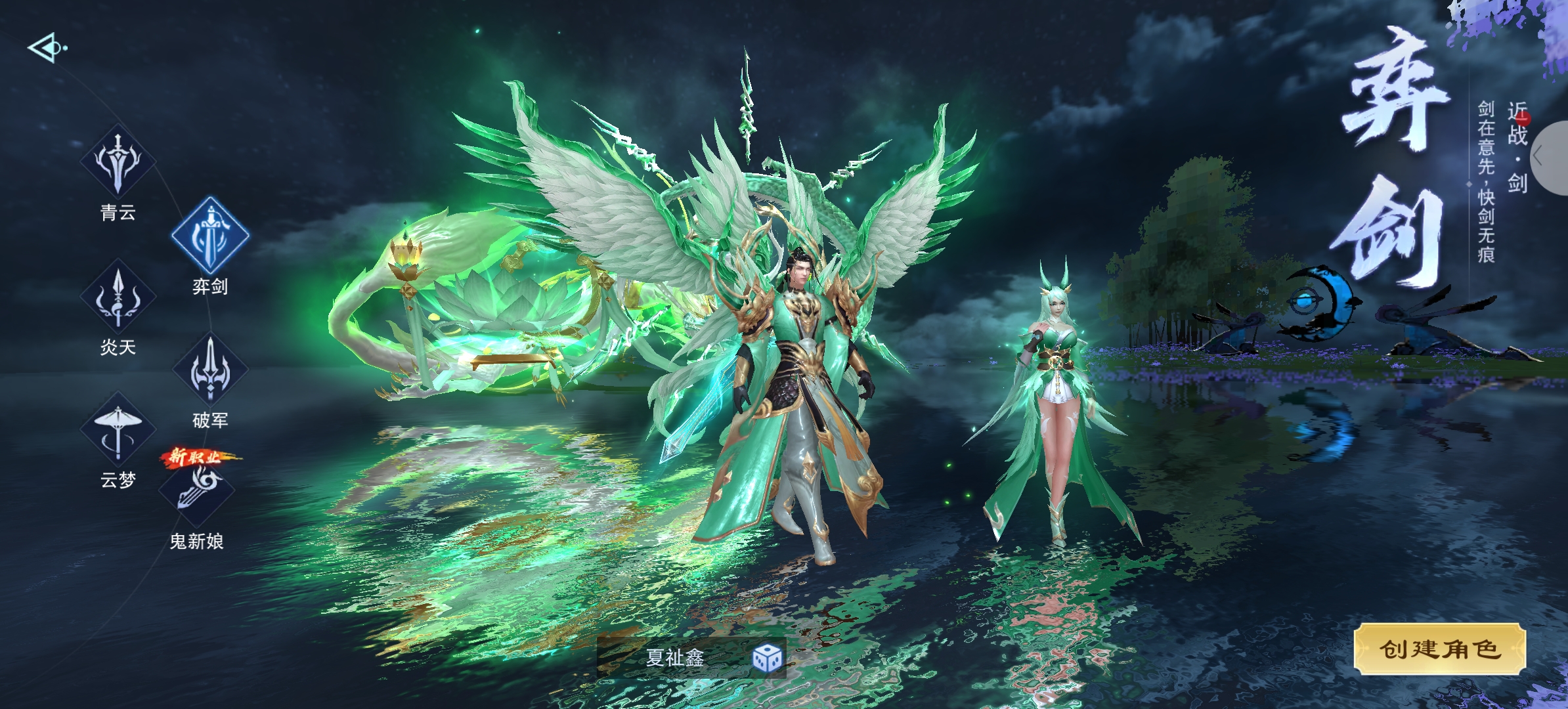Choose the 云梦 umbrella class
This screenshot has height=709, width=1568.
pyautogui.click(x=118, y=431)
